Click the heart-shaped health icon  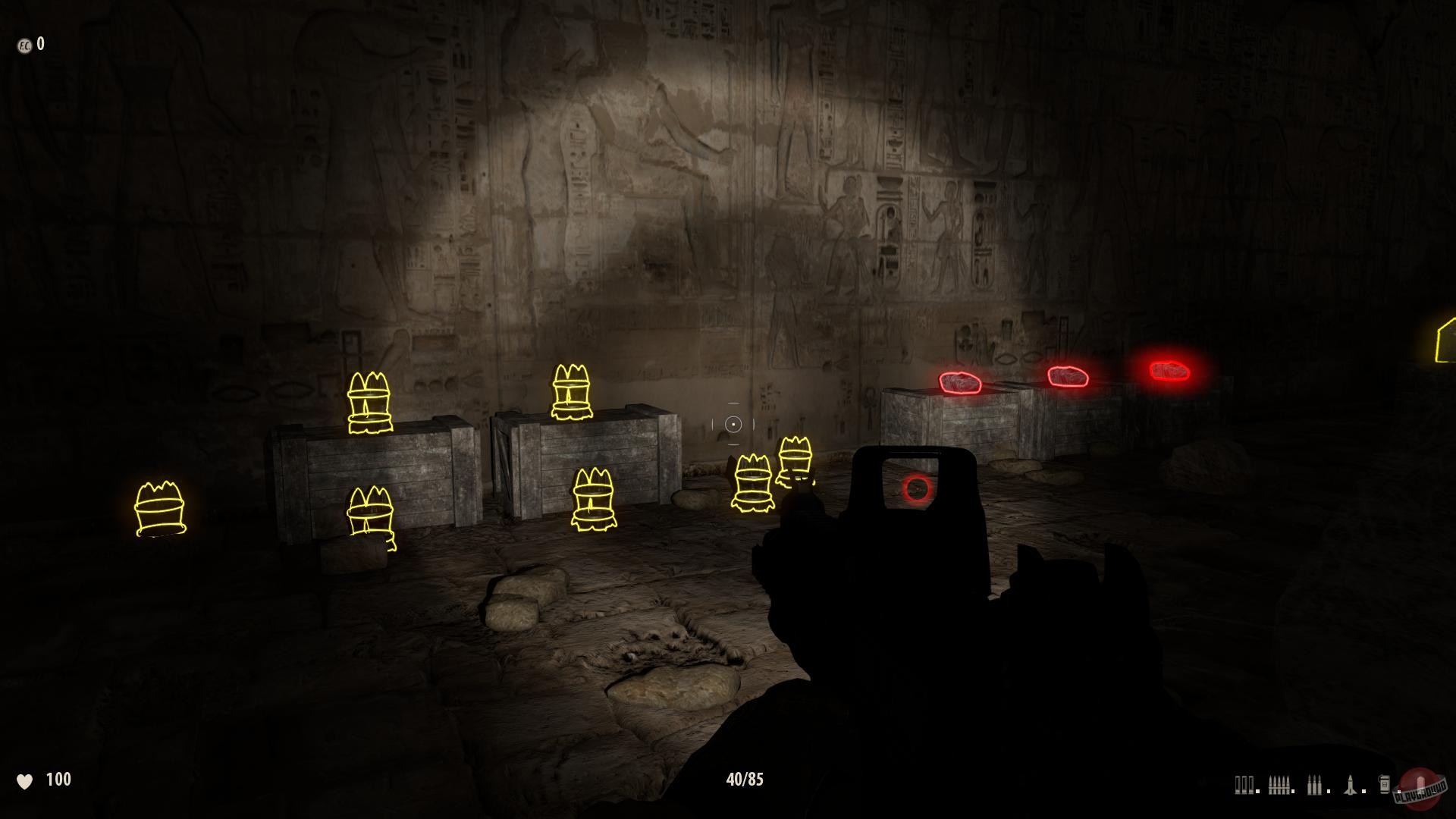pyautogui.click(x=27, y=779)
